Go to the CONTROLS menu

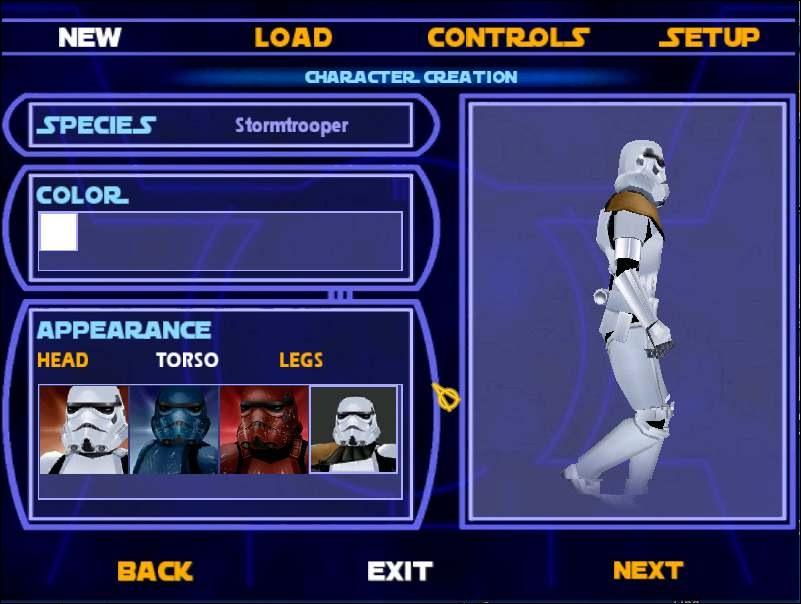pos(507,38)
